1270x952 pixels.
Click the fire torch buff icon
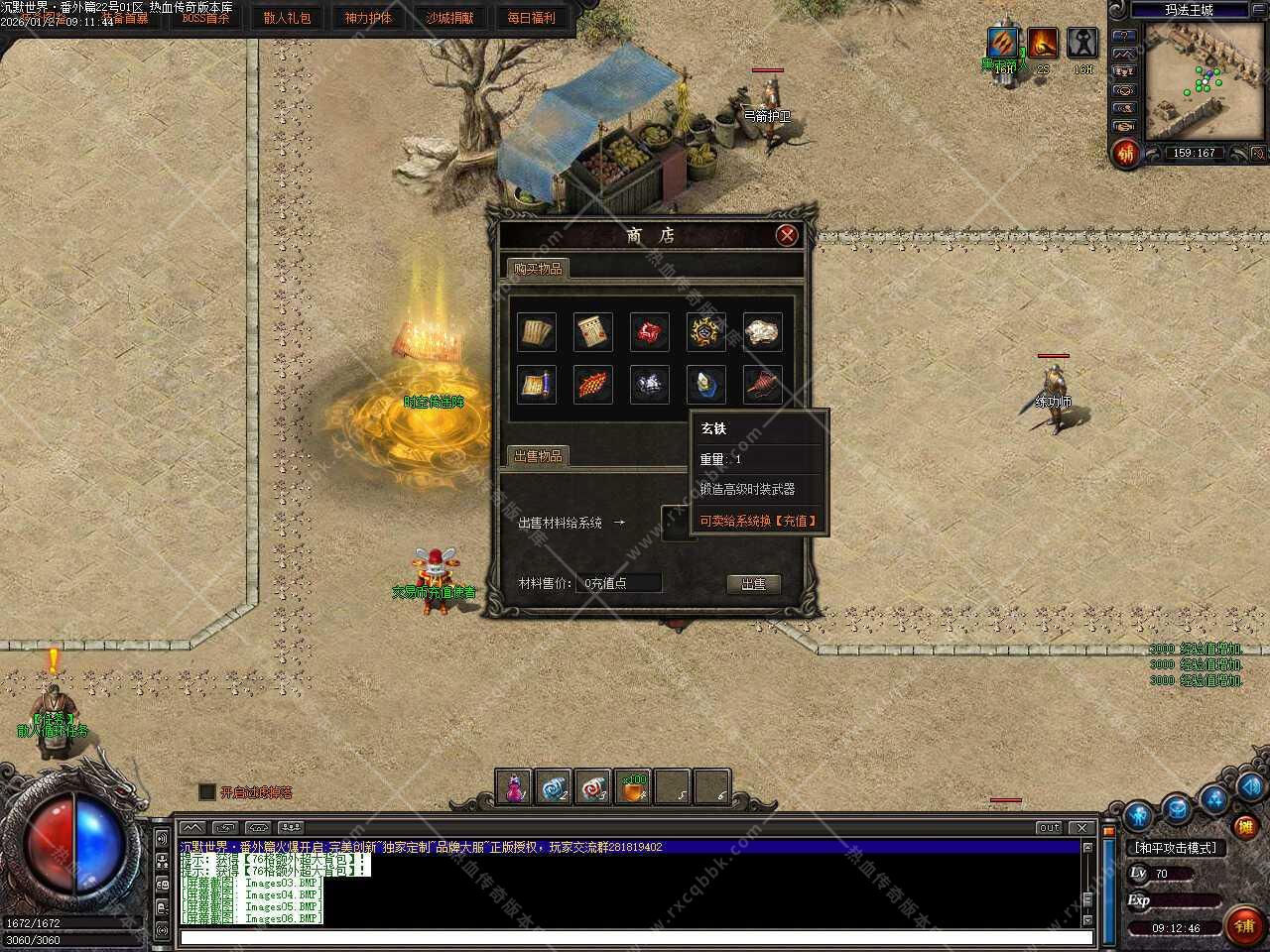click(x=1042, y=43)
